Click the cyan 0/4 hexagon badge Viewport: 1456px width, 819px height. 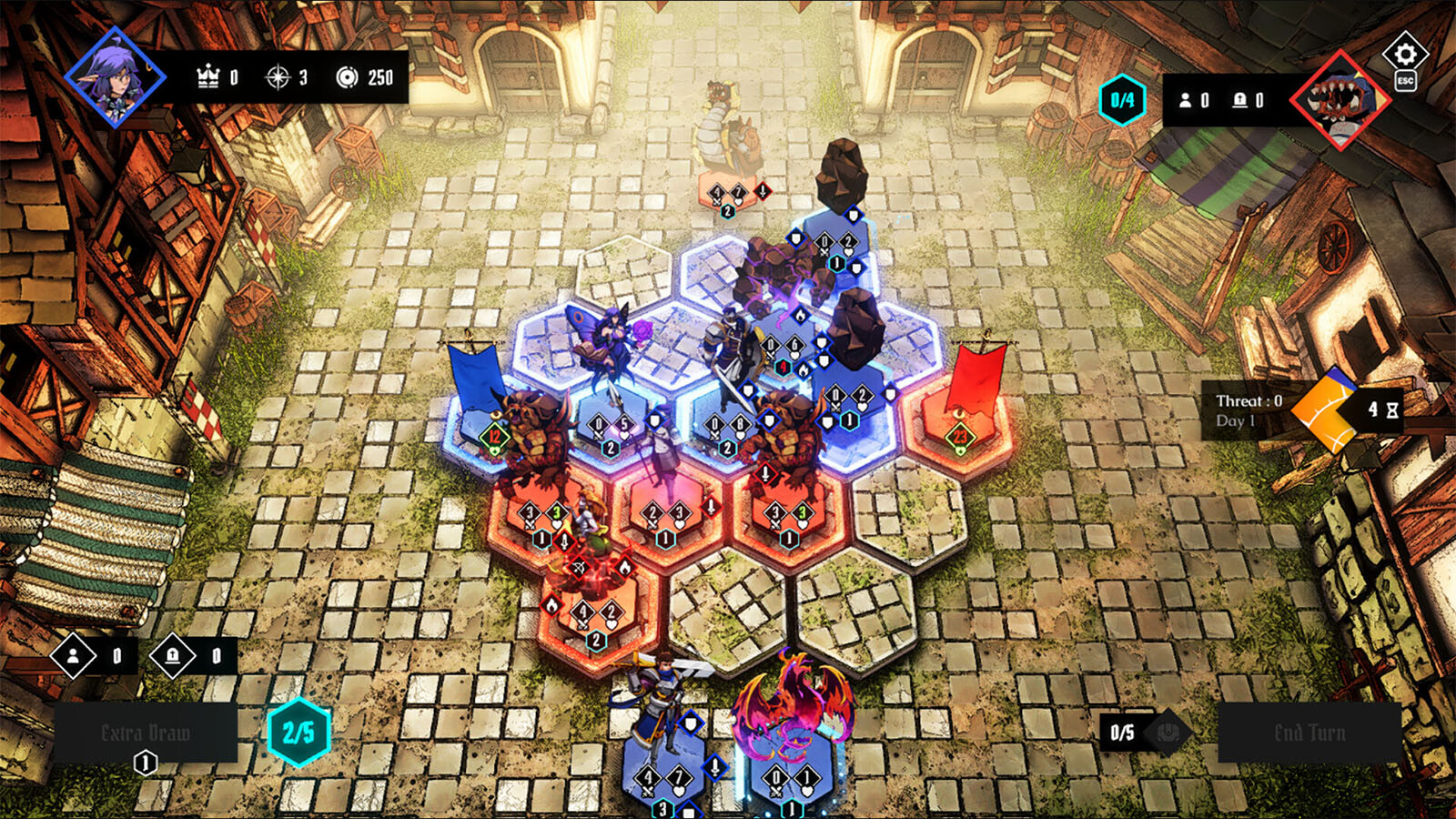tap(1122, 100)
